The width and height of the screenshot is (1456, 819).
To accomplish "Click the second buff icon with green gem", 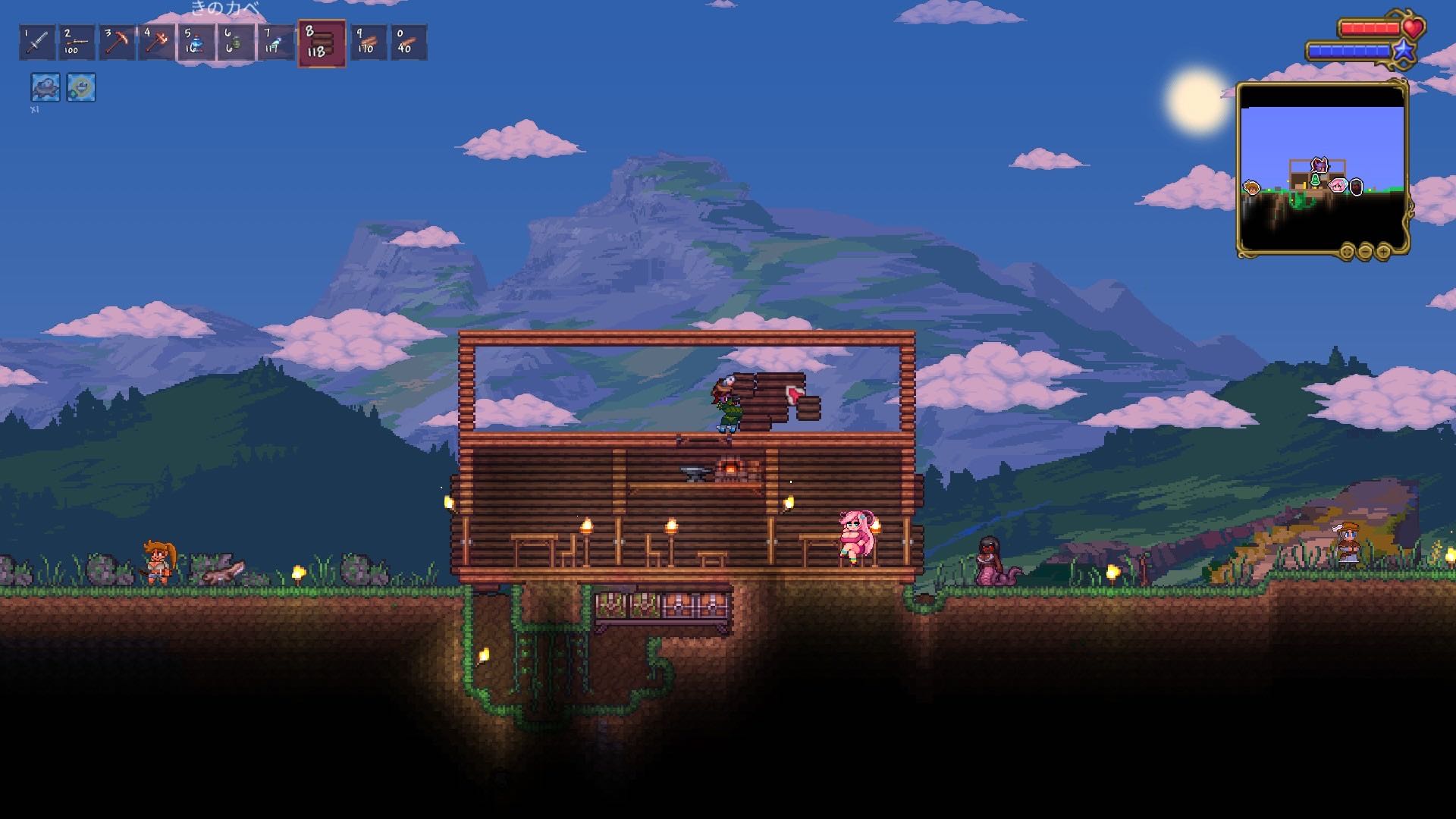I will 81,87.
